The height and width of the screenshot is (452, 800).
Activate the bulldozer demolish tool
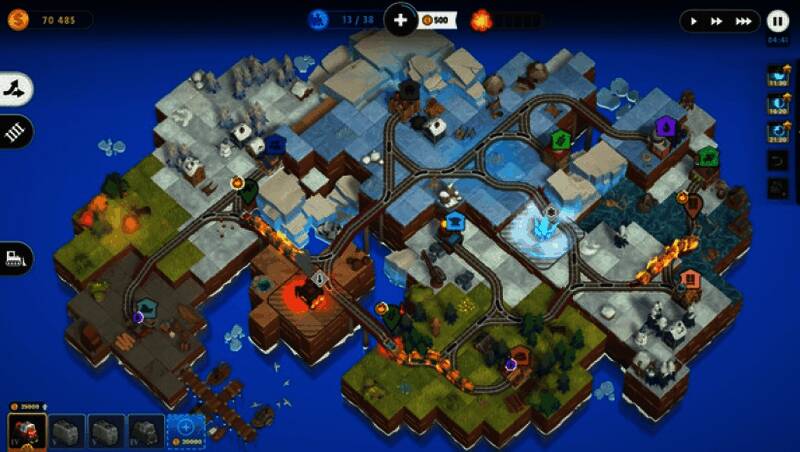[16, 257]
